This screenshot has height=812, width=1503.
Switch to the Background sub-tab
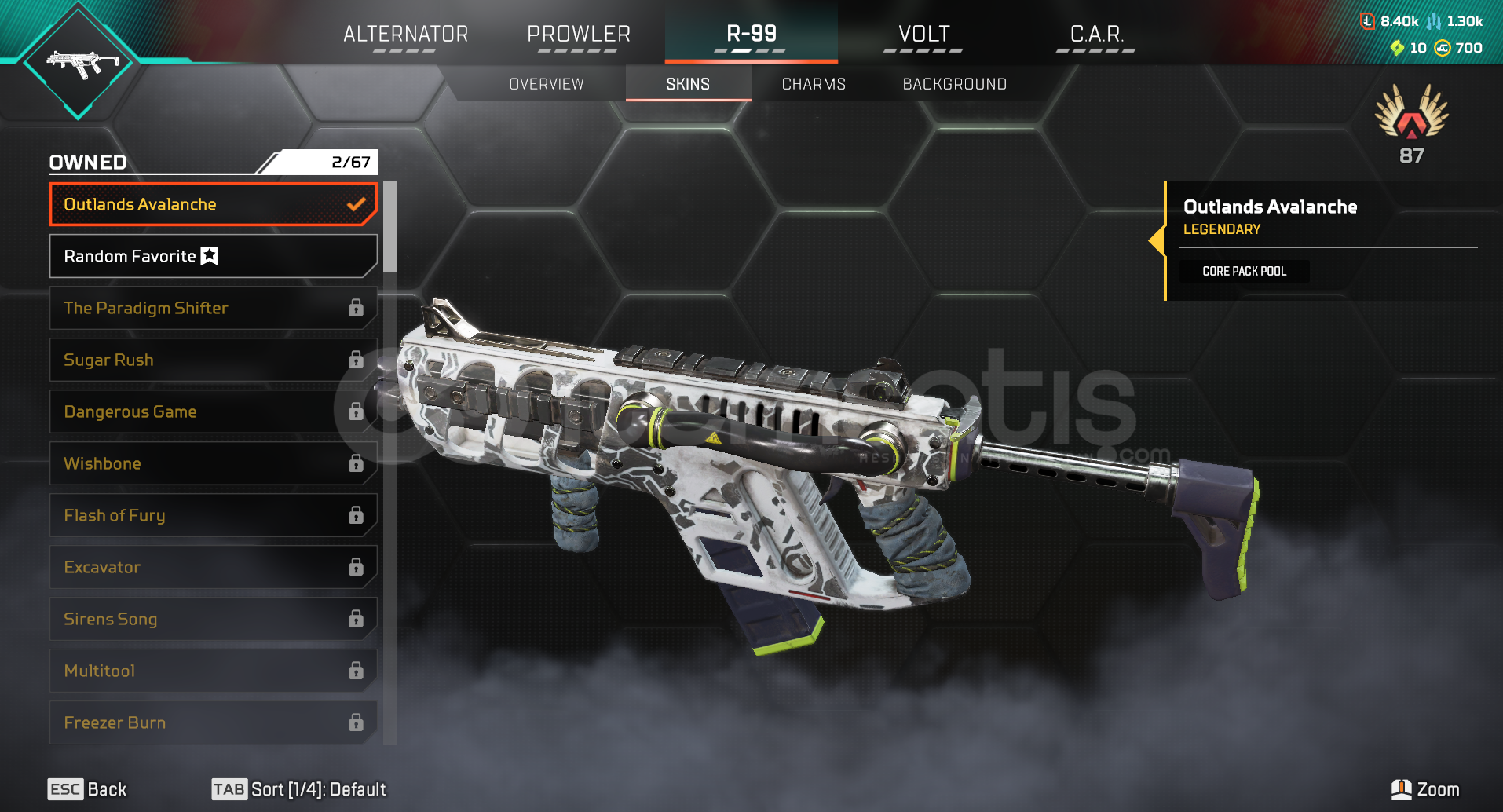(954, 84)
